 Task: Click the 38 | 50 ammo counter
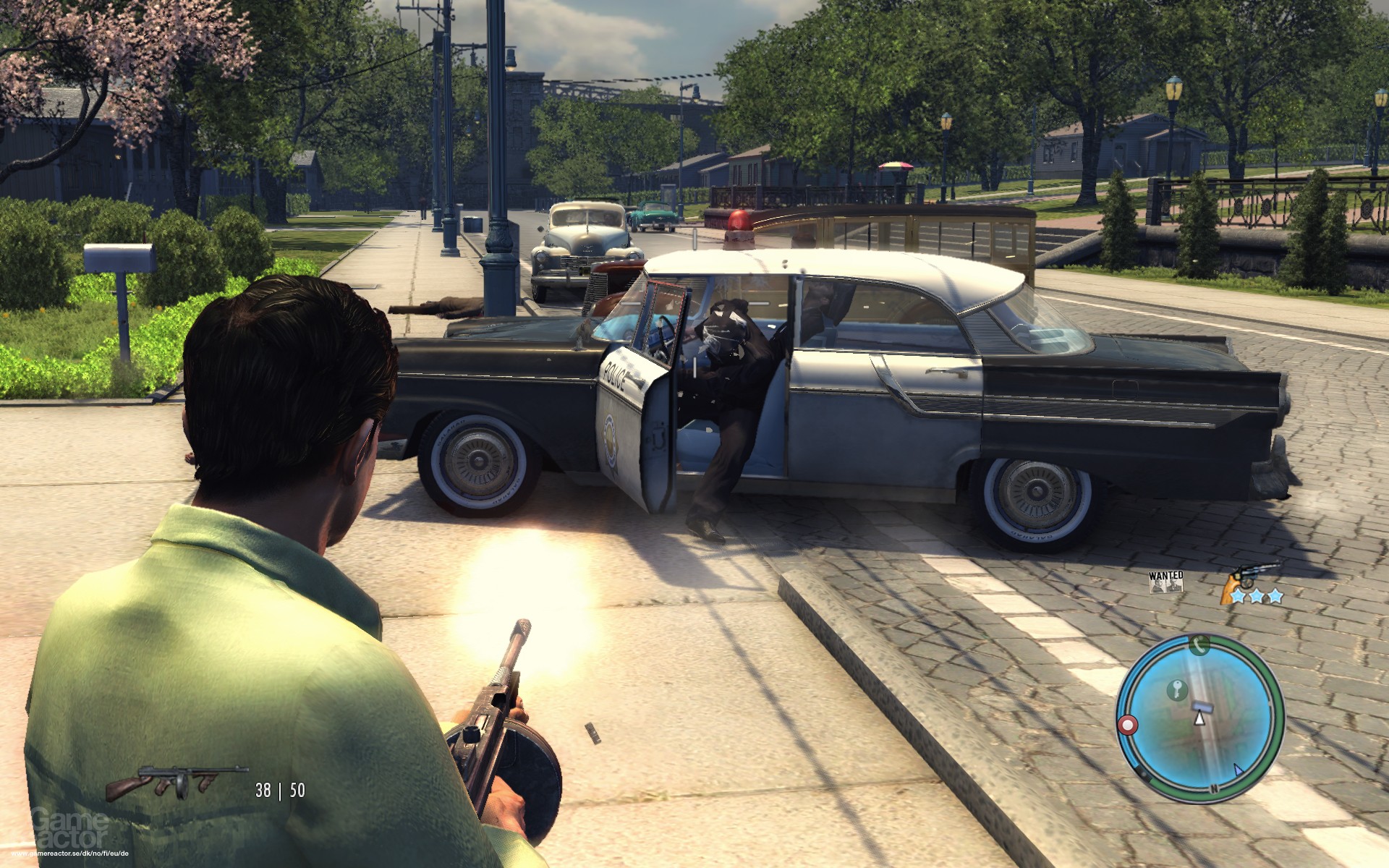point(281,790)
